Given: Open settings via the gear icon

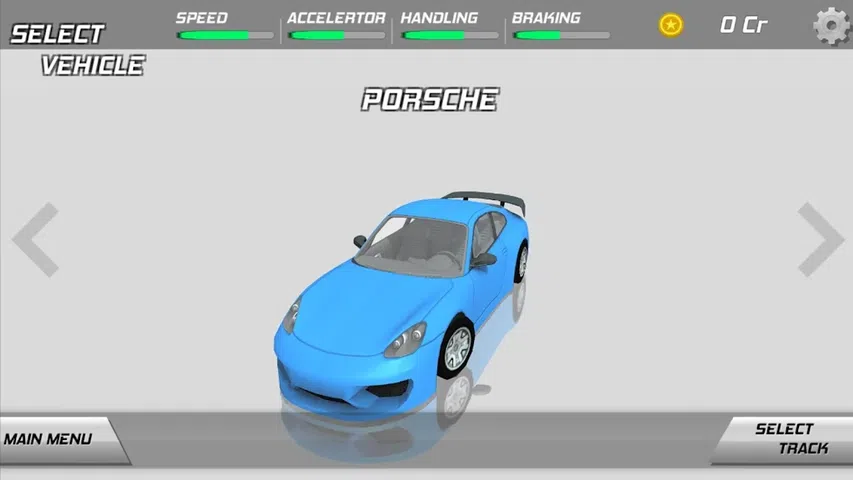Looking at the screenshot, I should click(x=831, y=25).
